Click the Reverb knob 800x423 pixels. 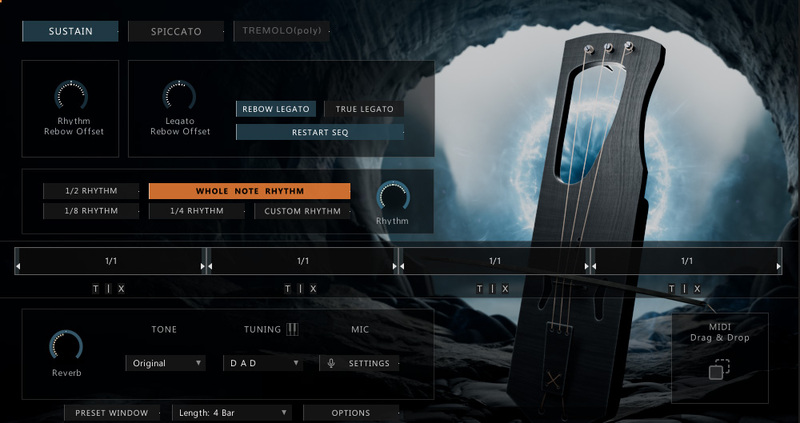click(66, 346)
